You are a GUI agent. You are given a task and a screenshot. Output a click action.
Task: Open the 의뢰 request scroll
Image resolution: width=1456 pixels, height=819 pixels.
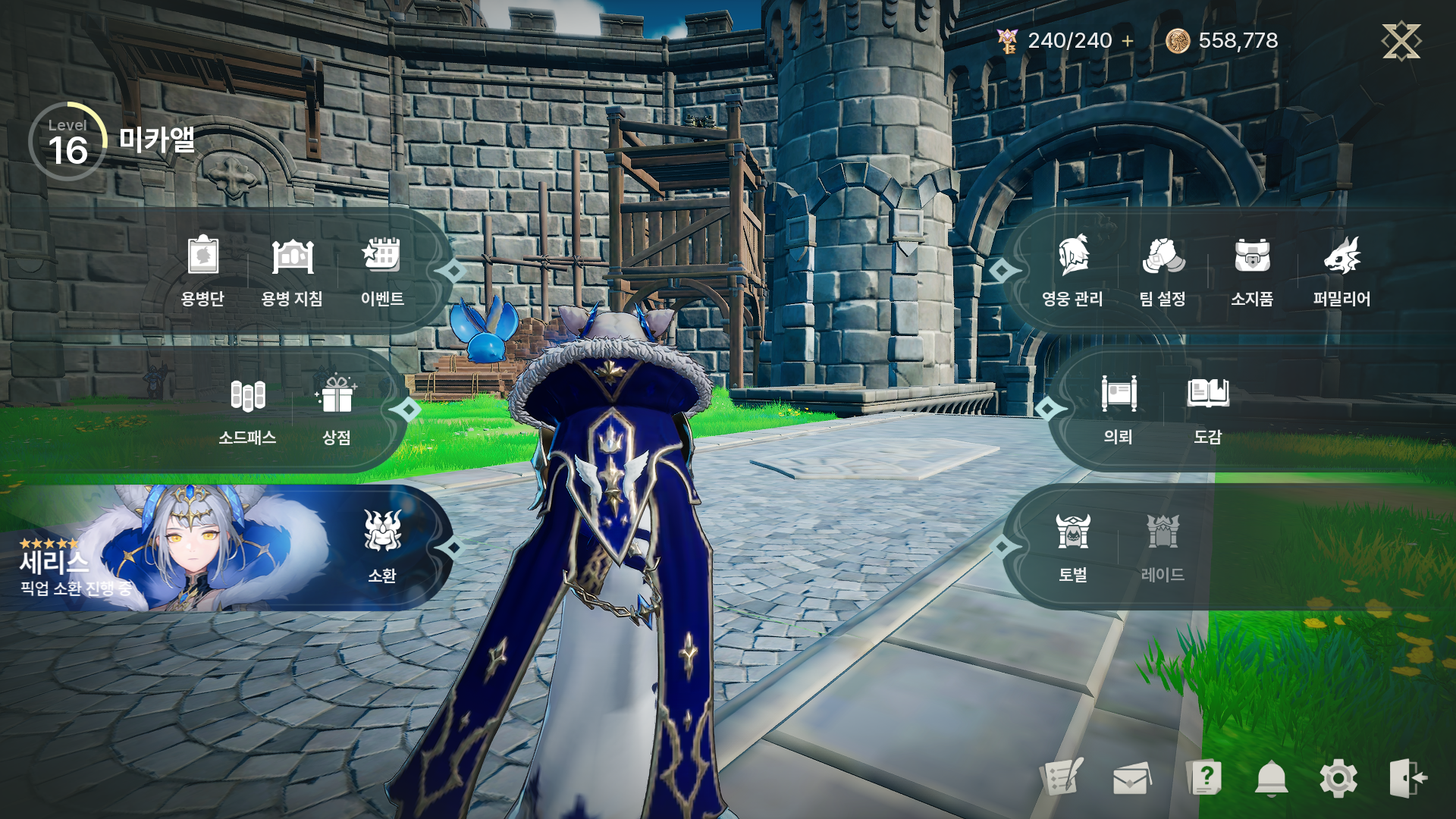[1119, 409]
